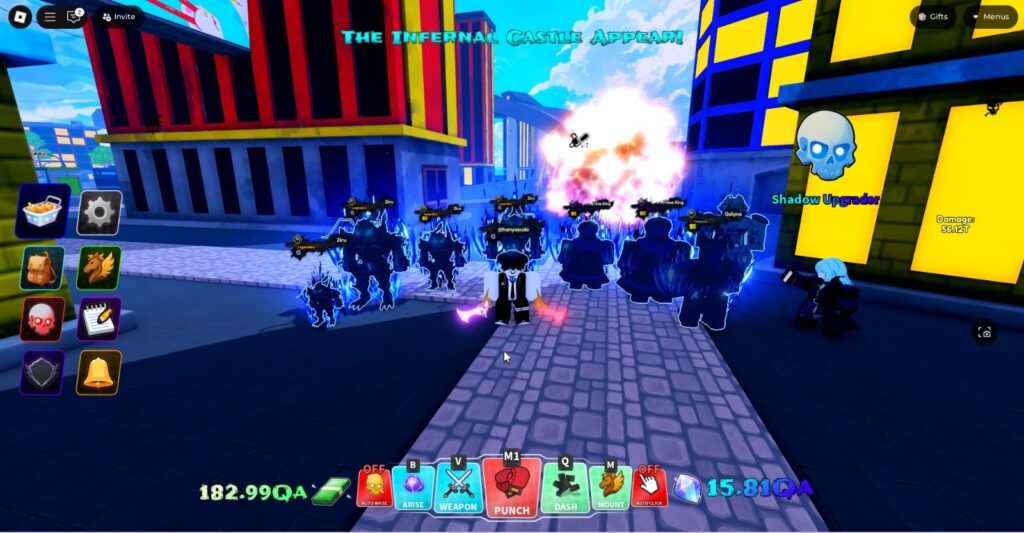Open the Gifts button
The height and width of the screenshot is (533, 1024).
click(x=933, y=17)
